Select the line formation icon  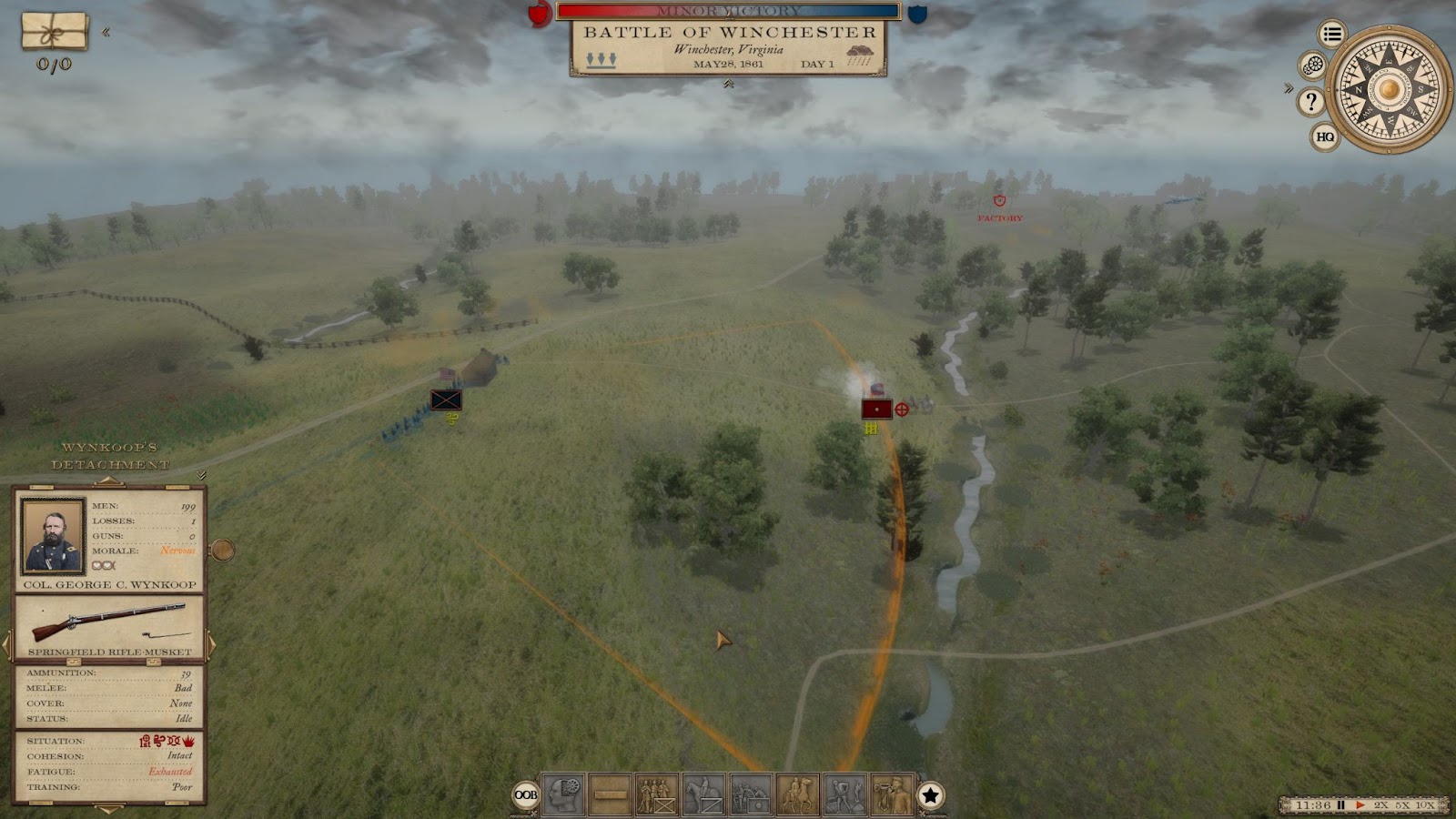pyautogui.click(x=611, y=794)
